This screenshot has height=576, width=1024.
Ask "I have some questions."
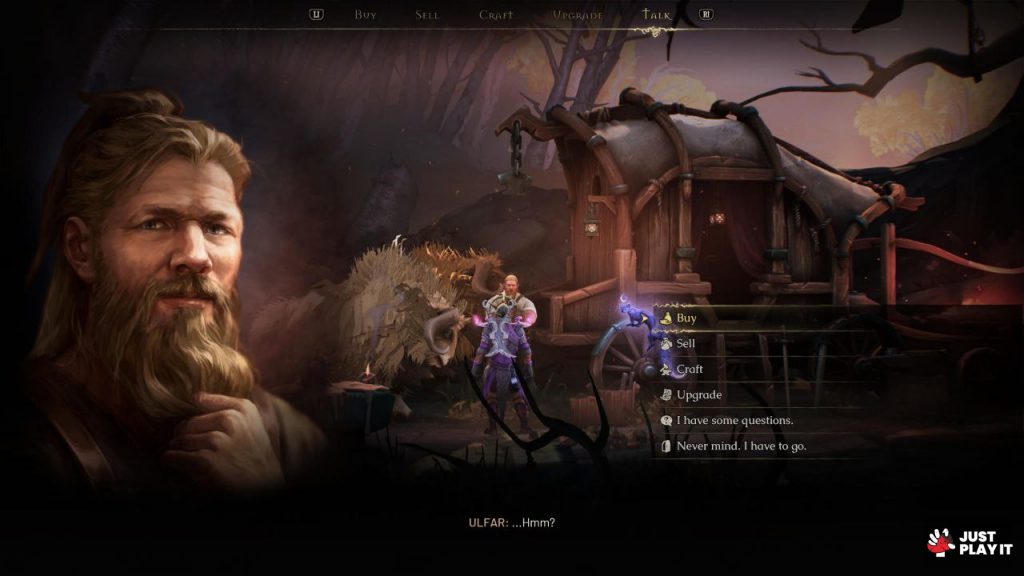734,420
